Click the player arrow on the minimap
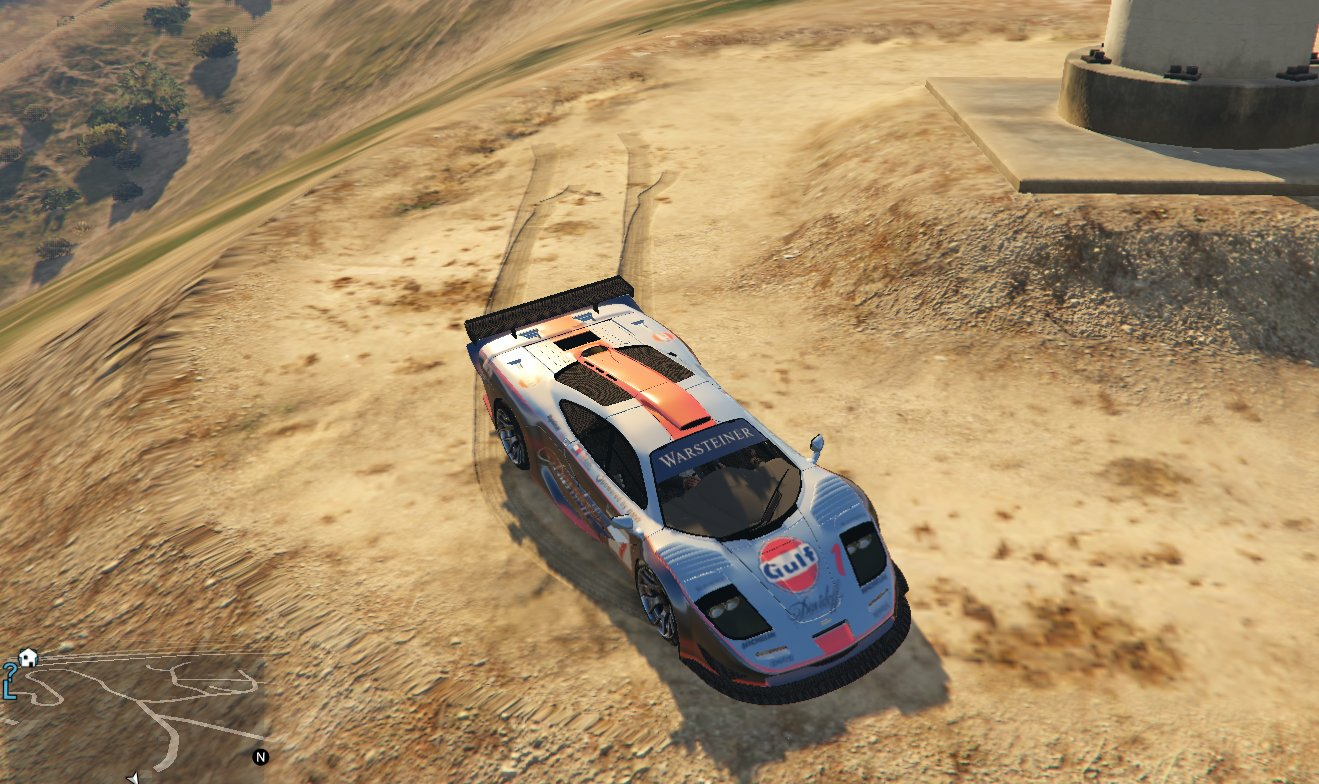This screenshot has height=784, width=1319. [x=133, y=777]
